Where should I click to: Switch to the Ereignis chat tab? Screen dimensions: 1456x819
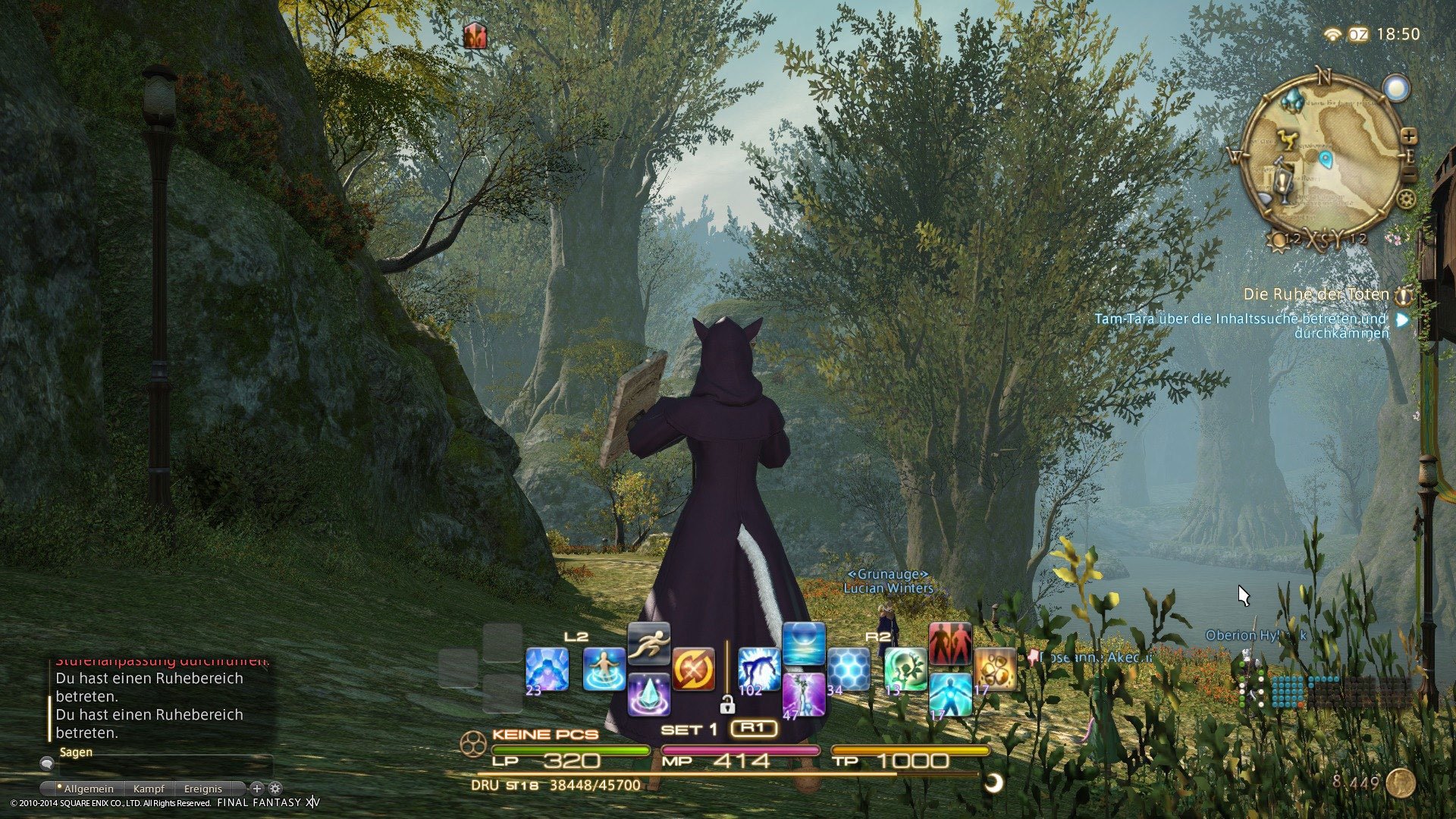click(x=203, y=788)
